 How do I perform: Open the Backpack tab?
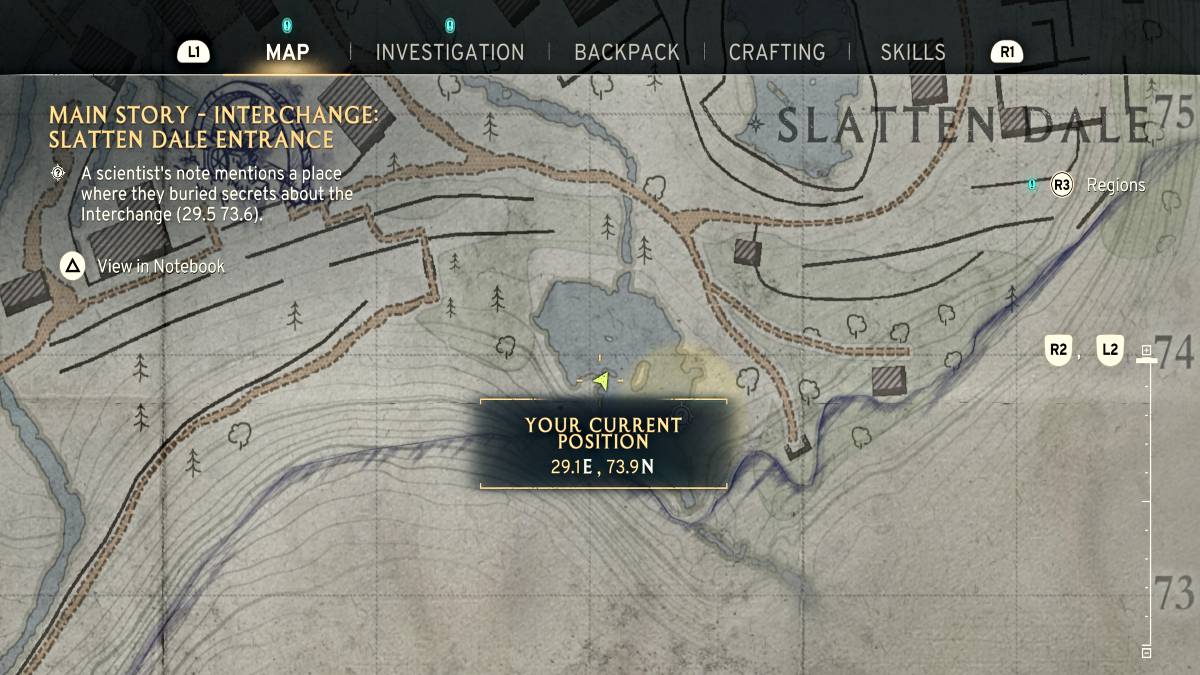pyautogui.click(x=626, y=52)
